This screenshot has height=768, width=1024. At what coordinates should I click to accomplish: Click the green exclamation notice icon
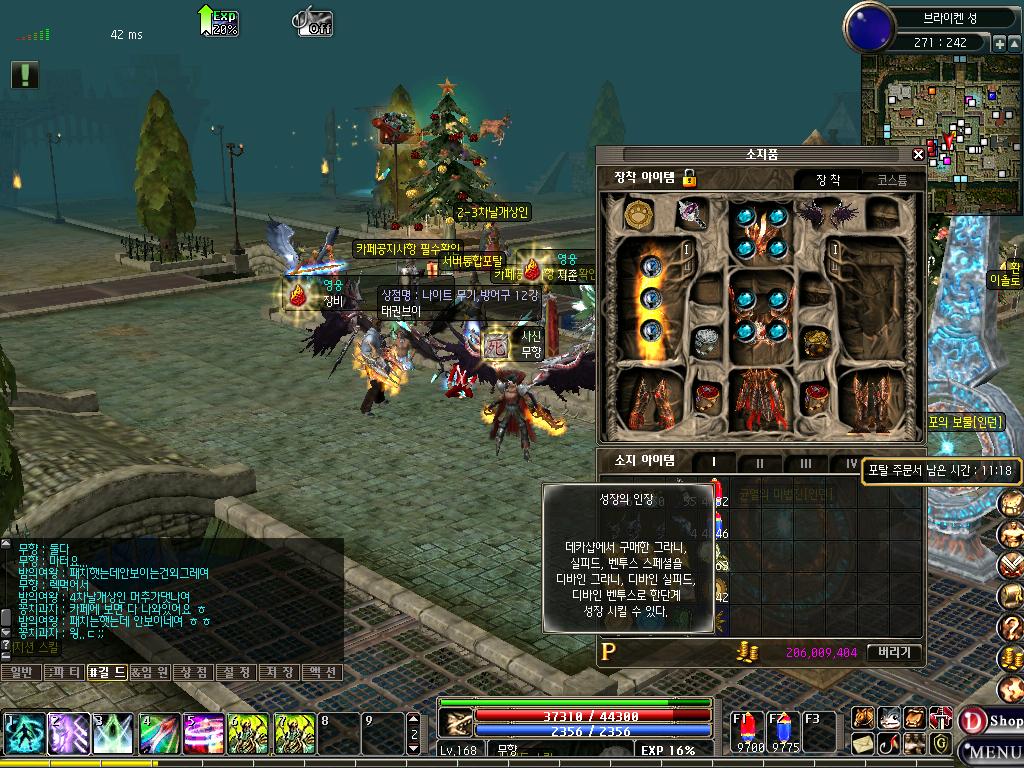pyautogui.click(x=25, y=74)
